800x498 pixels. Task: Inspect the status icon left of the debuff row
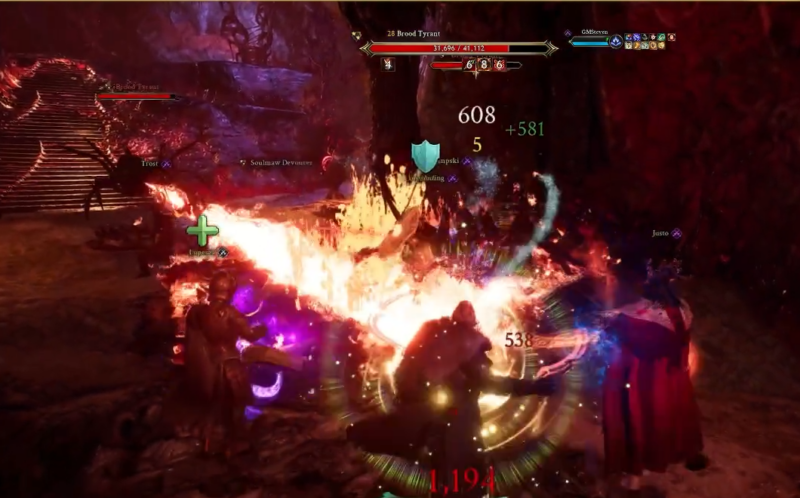388,65
